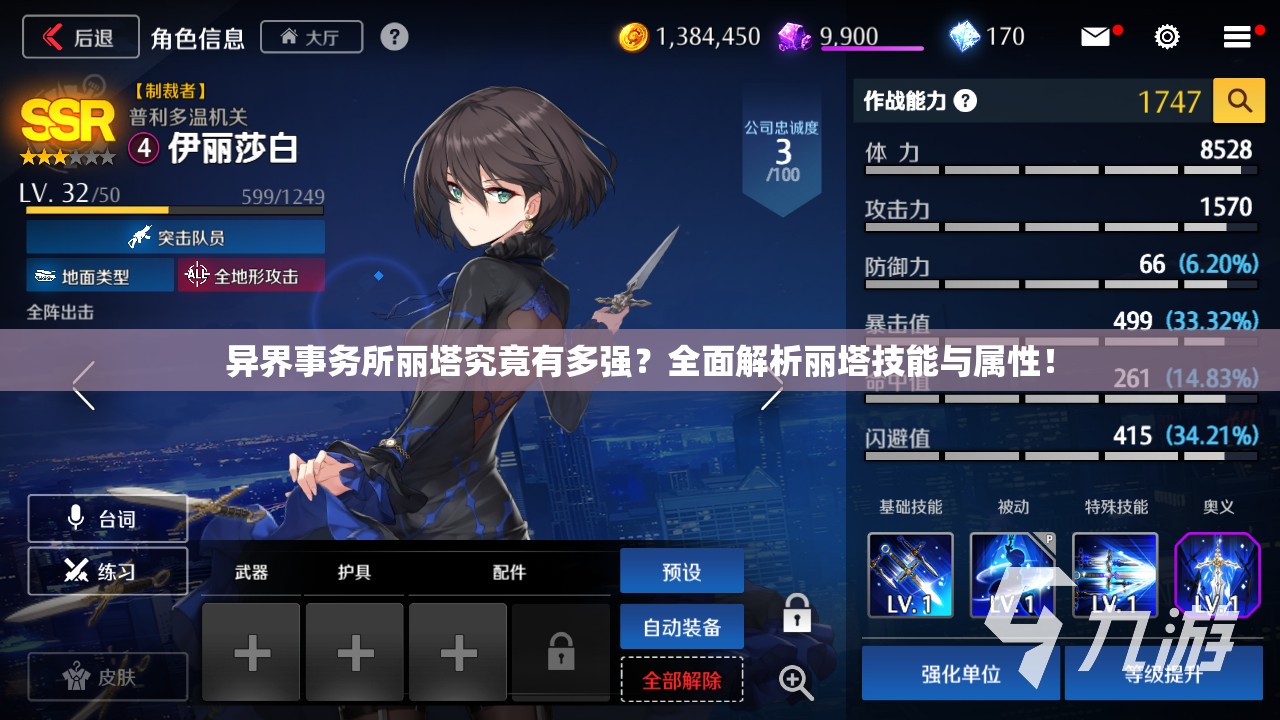Choose 自动装备 auto-equip

pyautogui.click(x=681, y=627)
